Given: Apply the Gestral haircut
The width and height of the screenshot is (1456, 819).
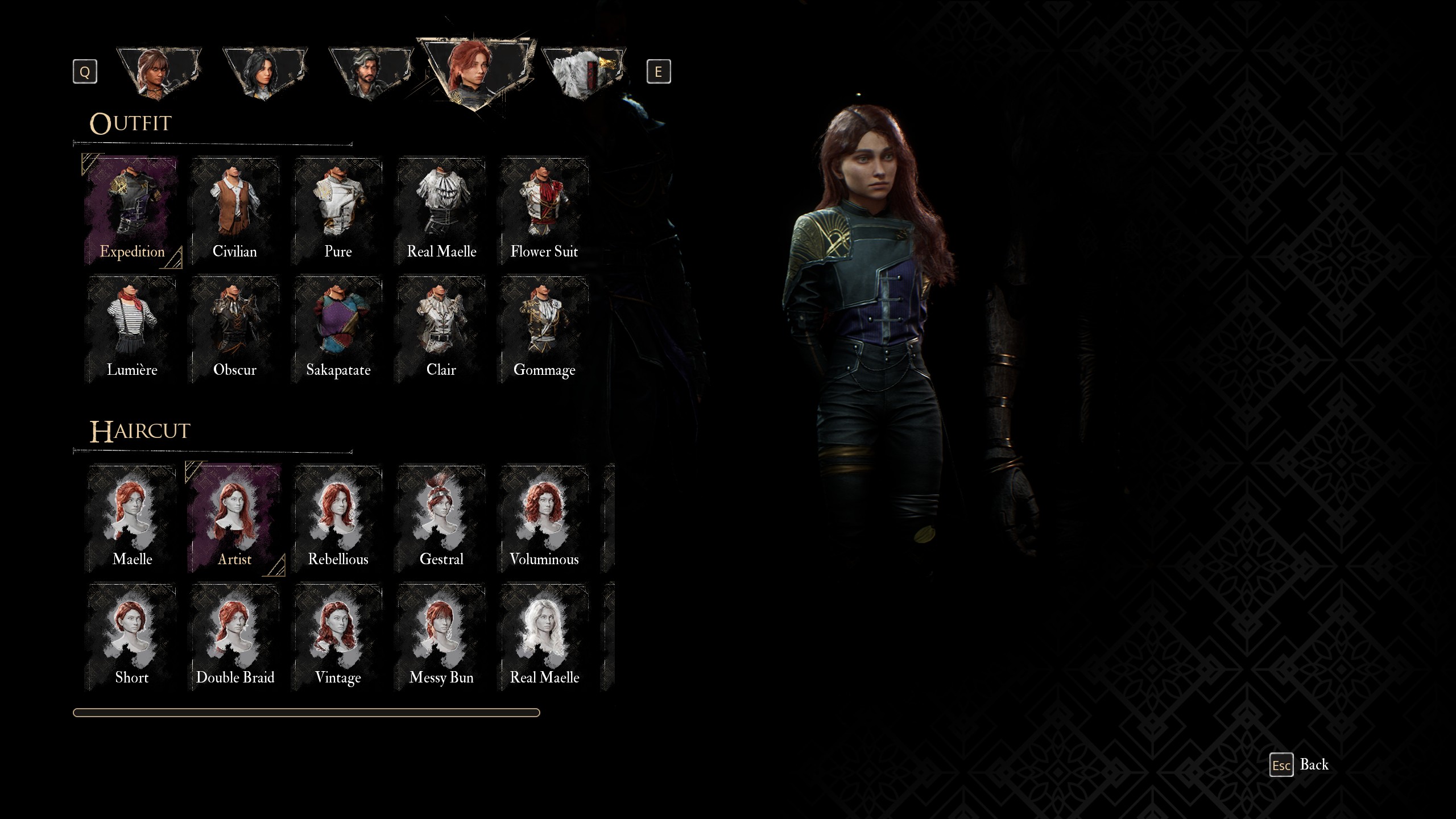Looking at the screenshot, I should (441, 519).
